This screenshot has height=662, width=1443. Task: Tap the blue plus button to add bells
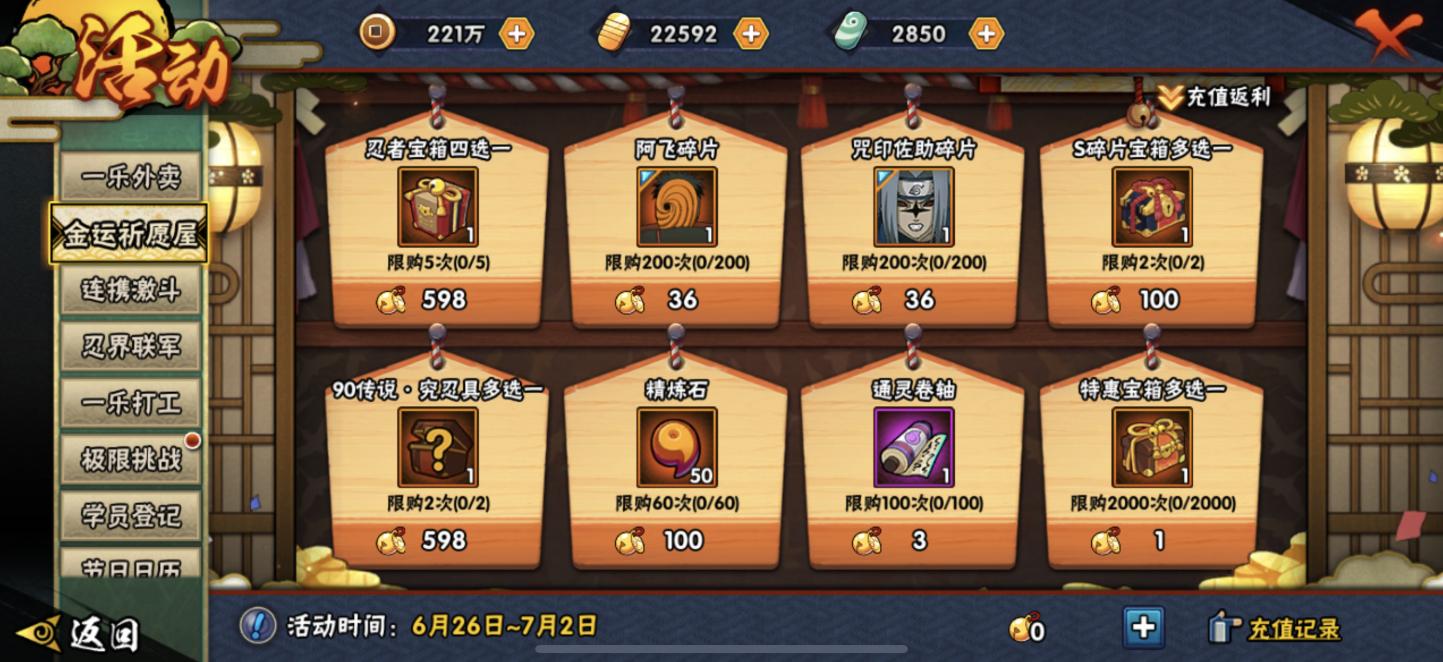tap(1143, 628)
